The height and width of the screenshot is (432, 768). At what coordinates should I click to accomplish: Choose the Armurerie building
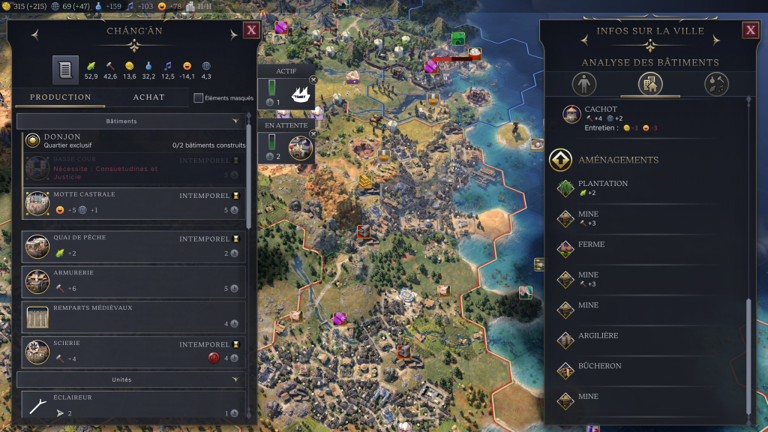pos(130,281)
